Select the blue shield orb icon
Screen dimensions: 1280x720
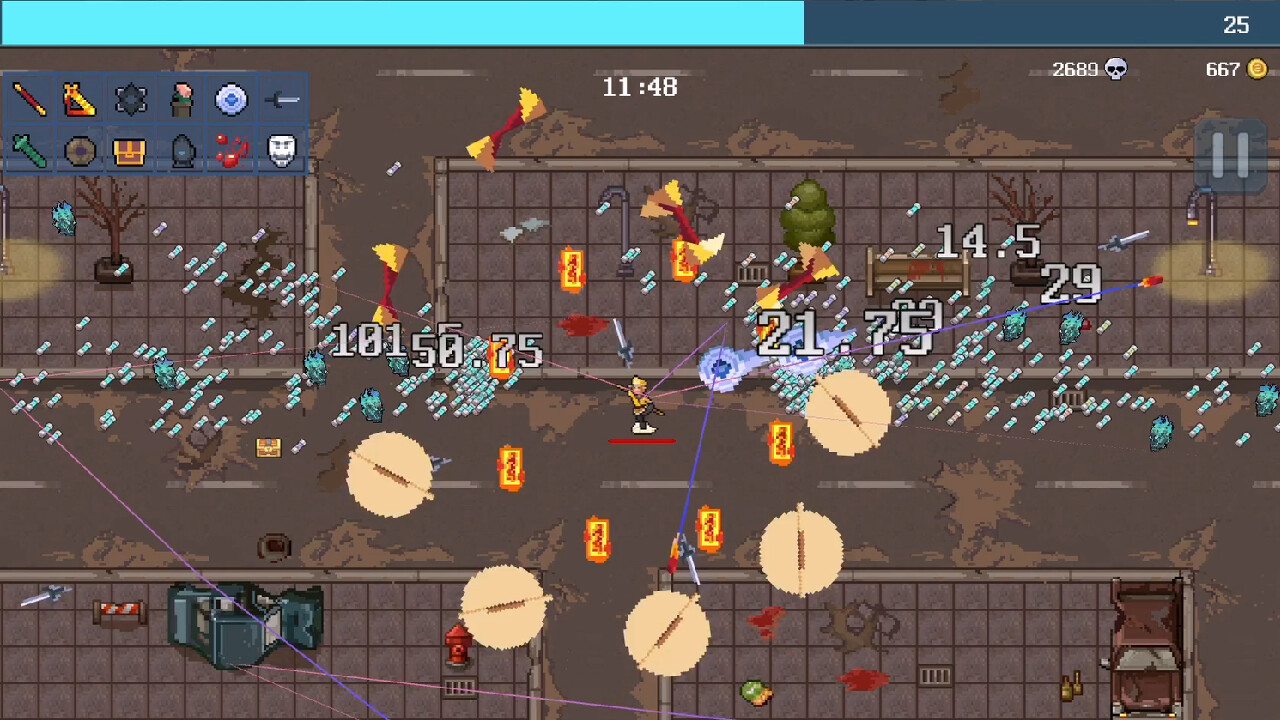(231, 99)
